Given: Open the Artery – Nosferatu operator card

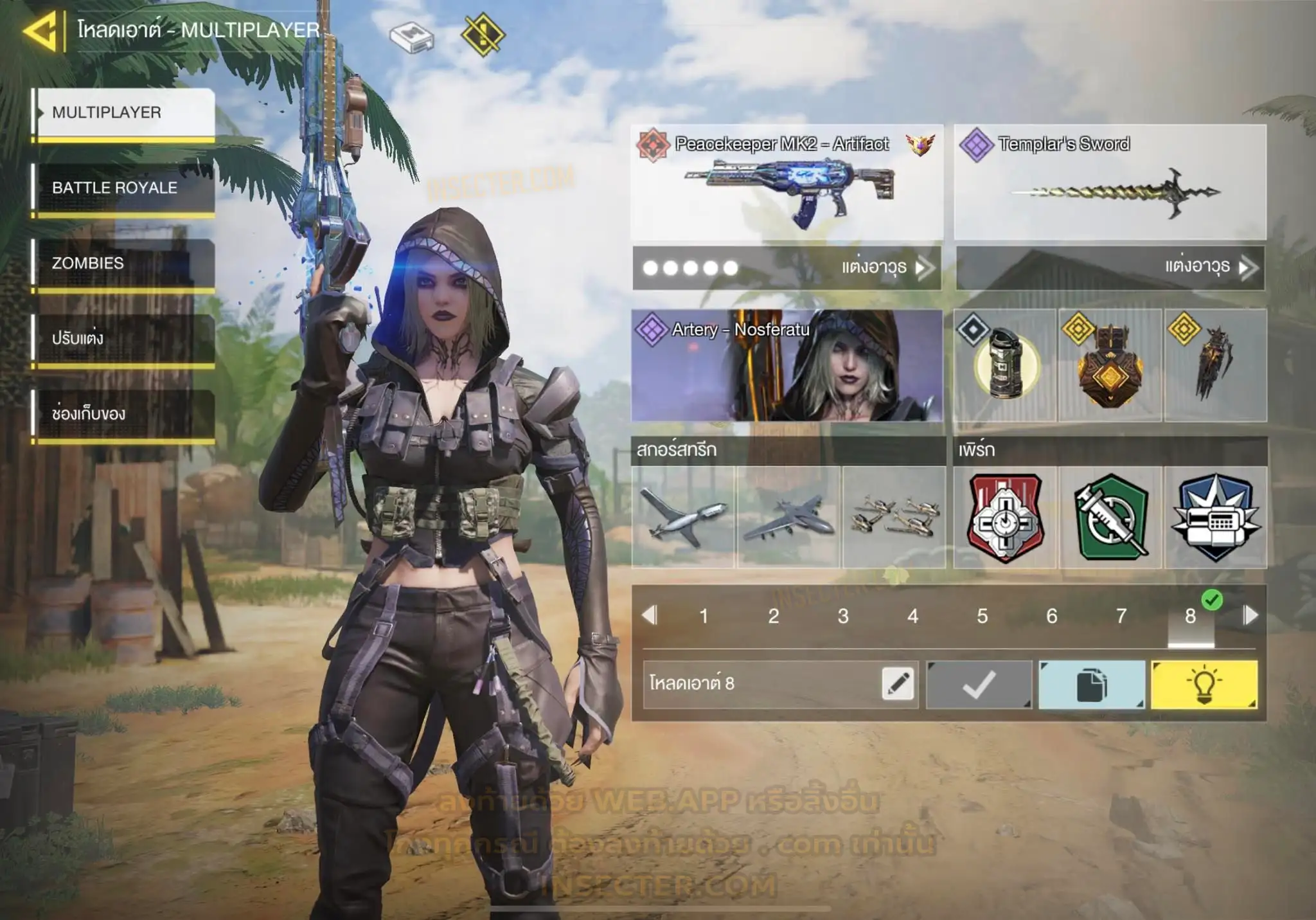Looking at the screenshot, I should 787,365.
